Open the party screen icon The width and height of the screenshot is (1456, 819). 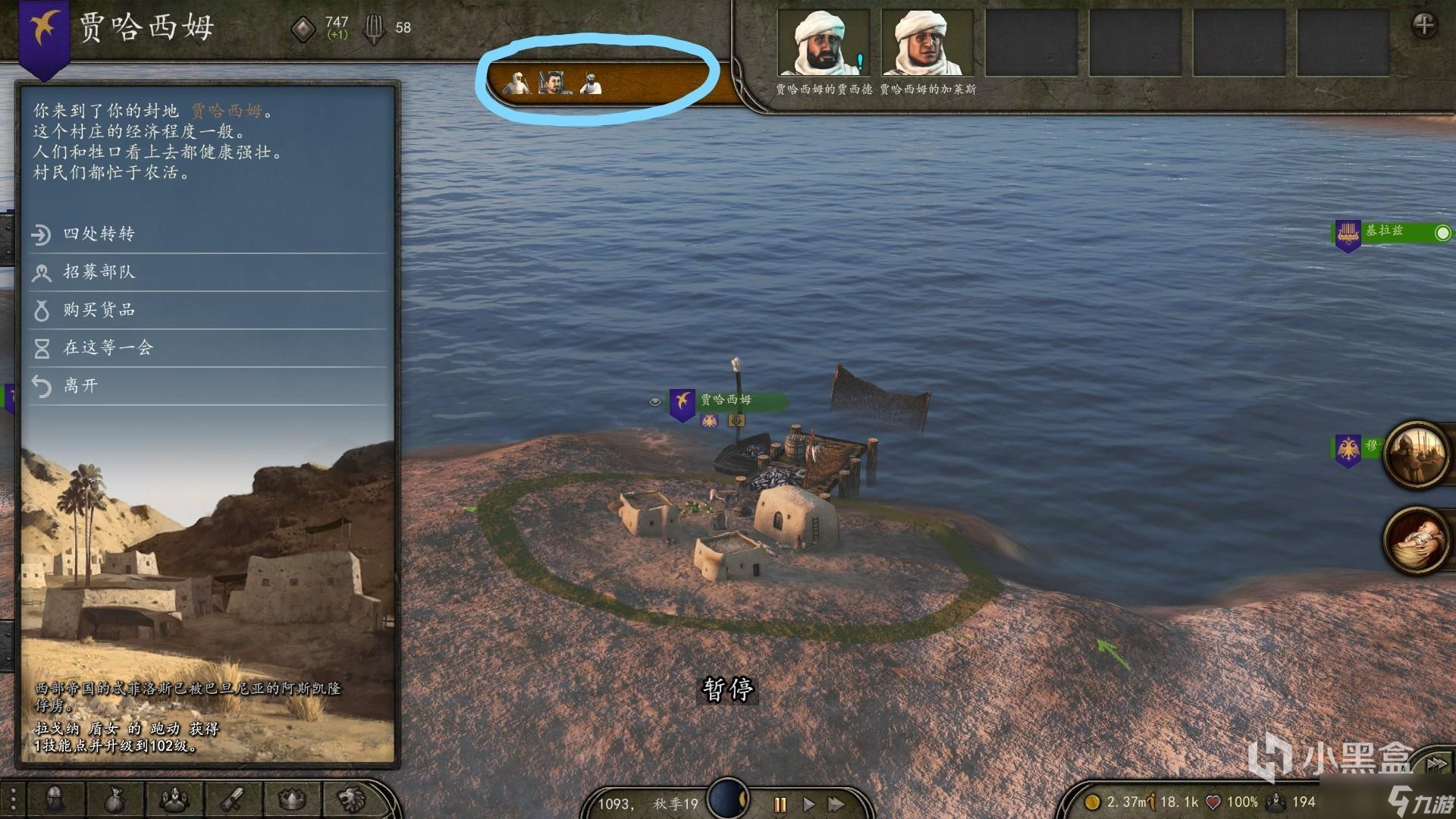174,799
